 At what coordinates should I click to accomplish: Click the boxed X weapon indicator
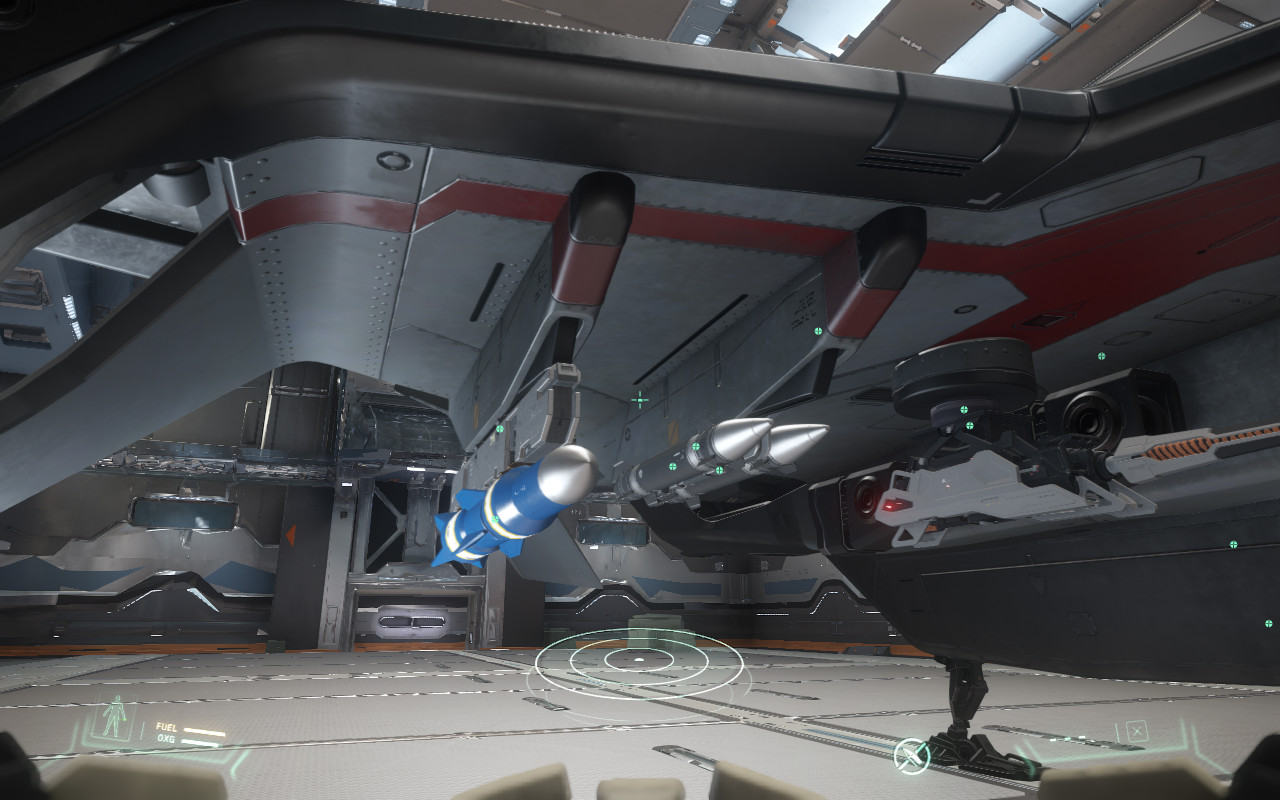pos(1136,731)
